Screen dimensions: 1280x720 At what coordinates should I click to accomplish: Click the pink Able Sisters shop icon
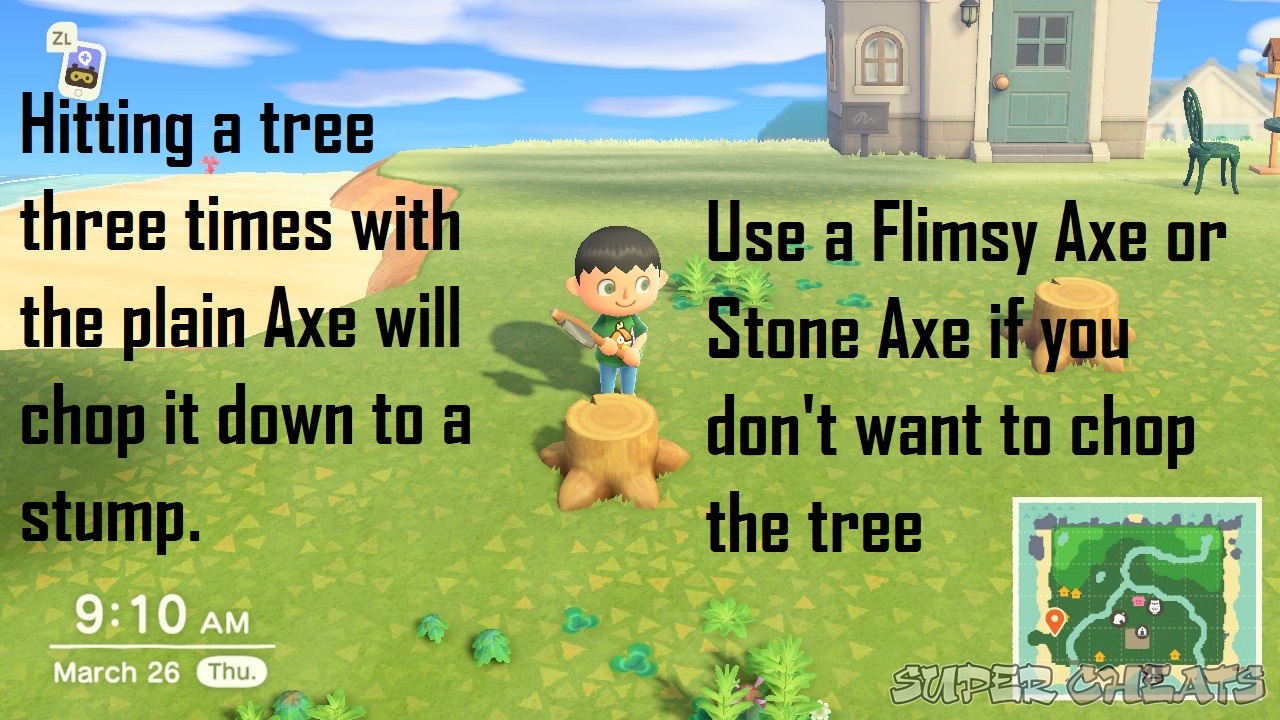[1137, 601]
